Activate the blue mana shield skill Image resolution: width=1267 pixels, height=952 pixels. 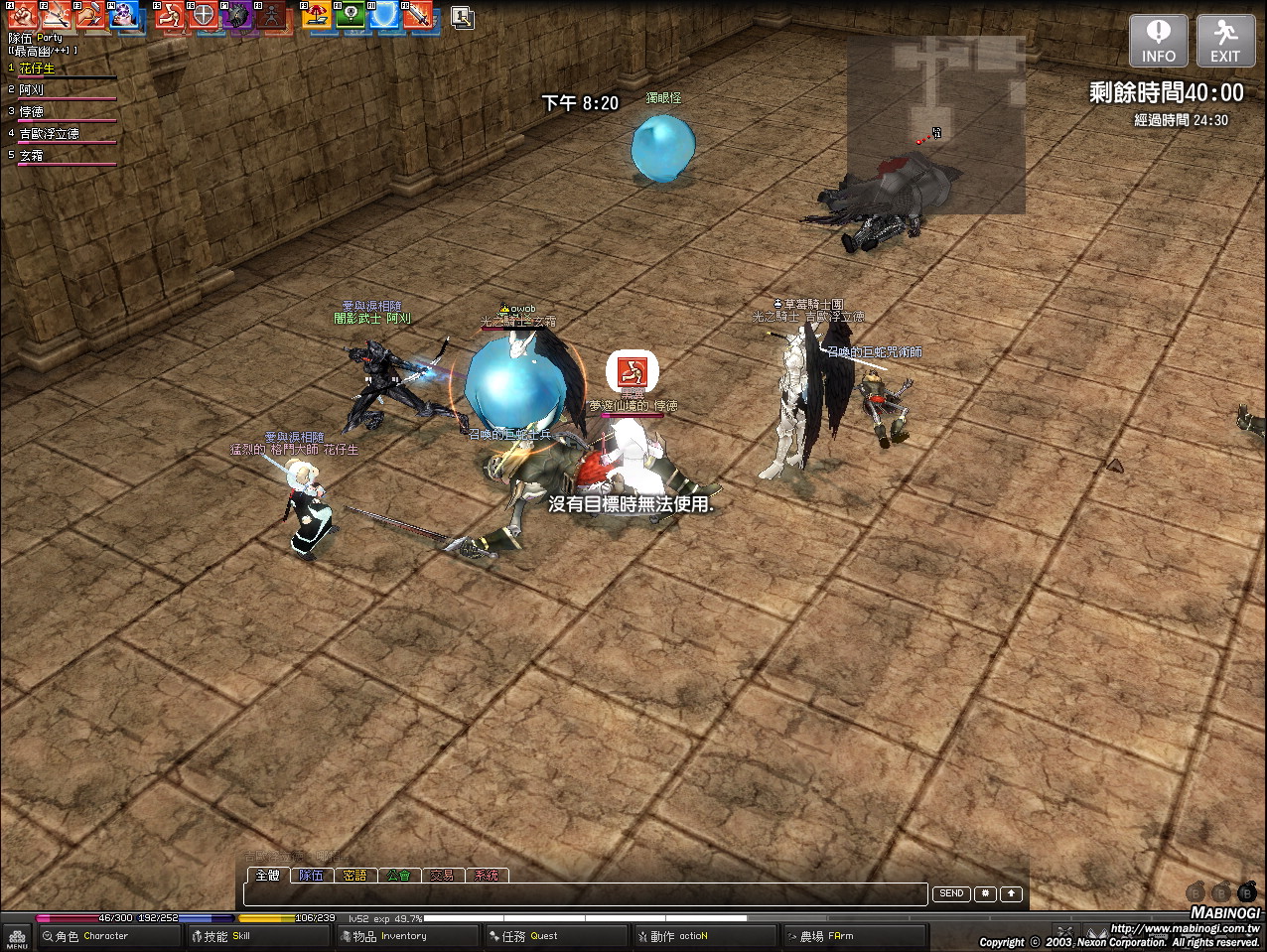(384, 16)
